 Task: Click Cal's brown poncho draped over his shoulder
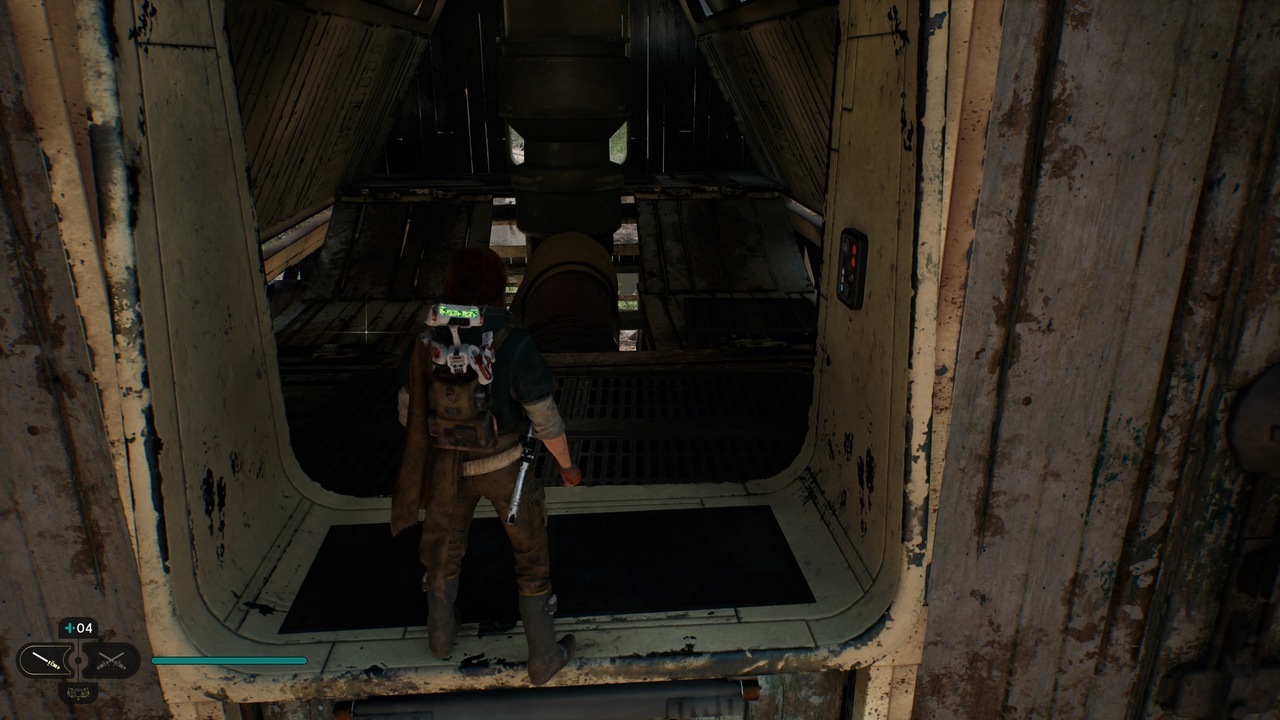point(415,420)
